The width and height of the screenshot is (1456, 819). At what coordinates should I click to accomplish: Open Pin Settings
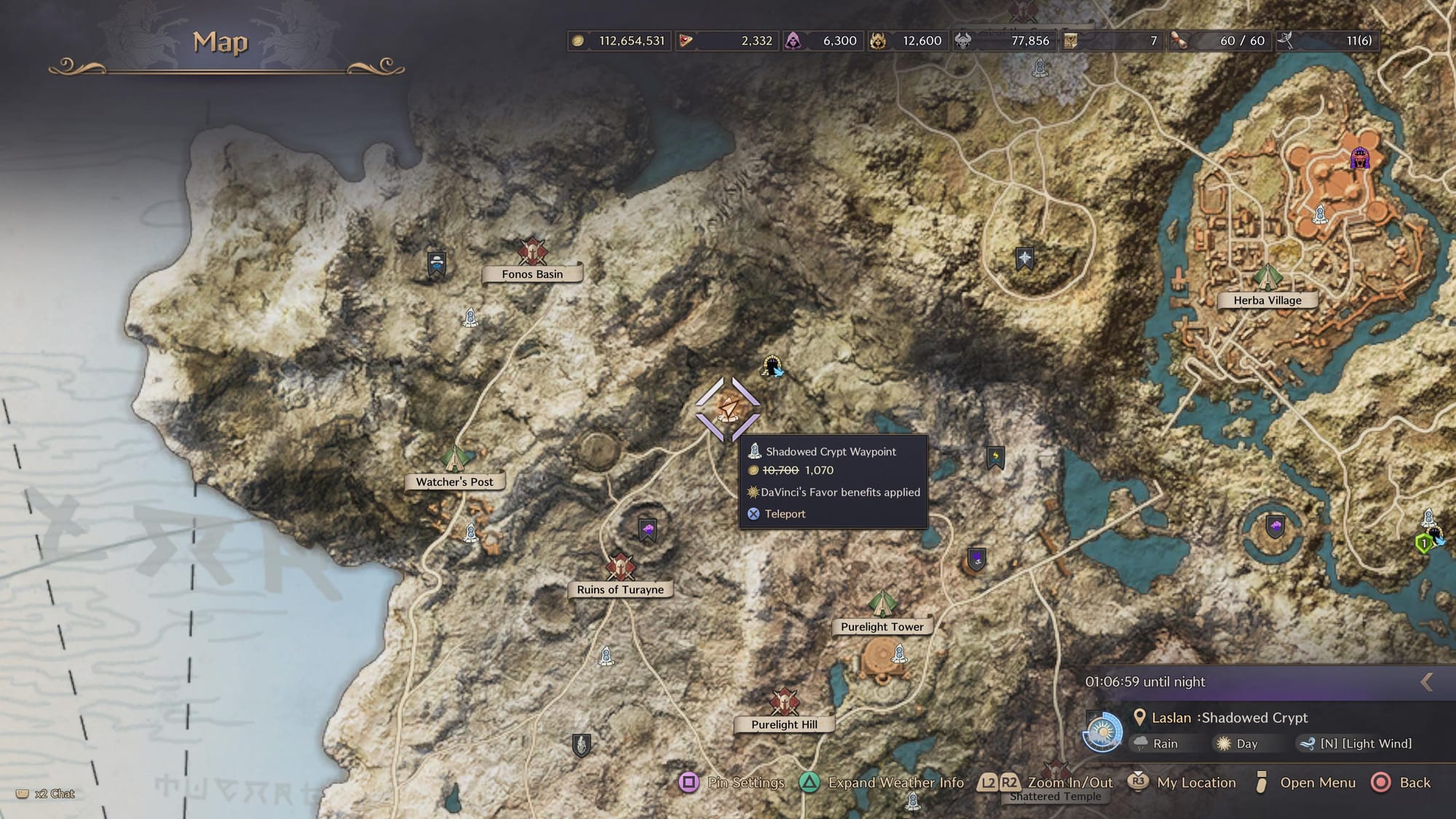coord(733,783)
